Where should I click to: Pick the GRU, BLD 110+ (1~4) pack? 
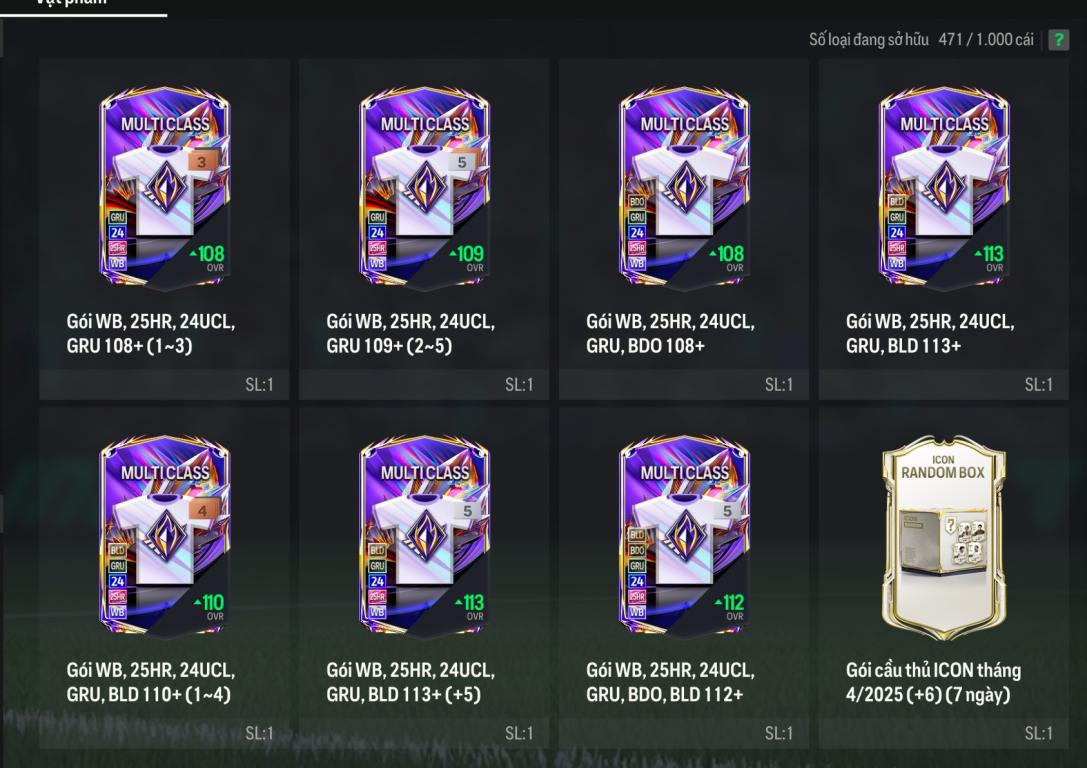[x=164, y=535]
